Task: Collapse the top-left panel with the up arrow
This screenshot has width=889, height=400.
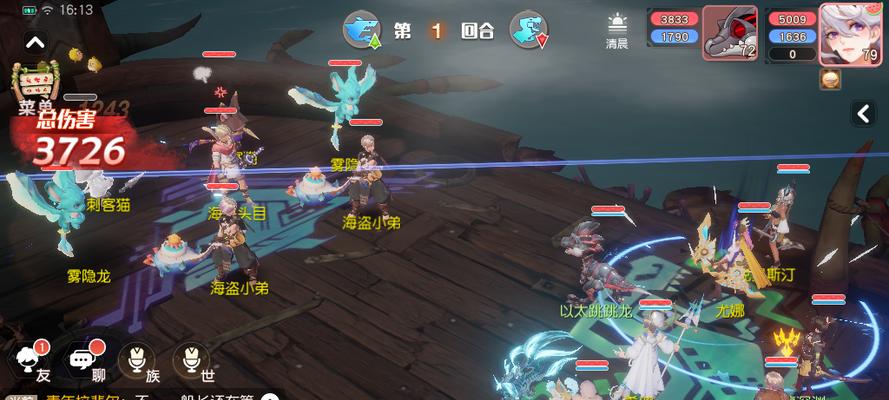Action: click(x=34, y=43)
